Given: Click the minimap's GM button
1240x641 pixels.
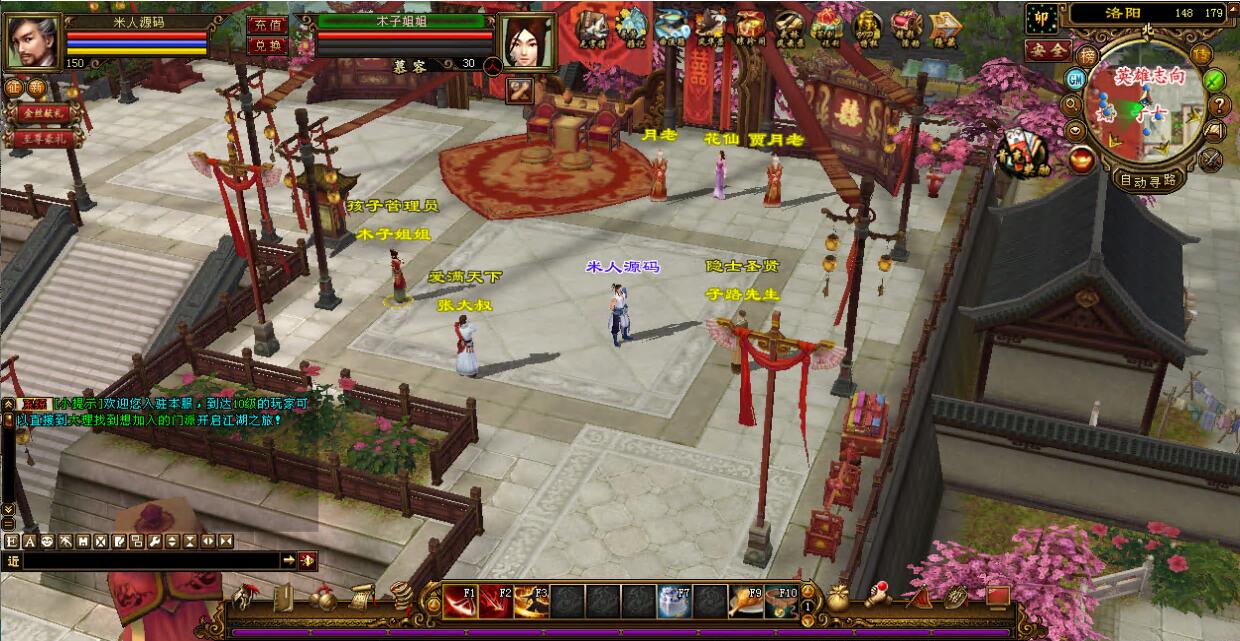Looking at the screenshot, I should click(1076, 78).
